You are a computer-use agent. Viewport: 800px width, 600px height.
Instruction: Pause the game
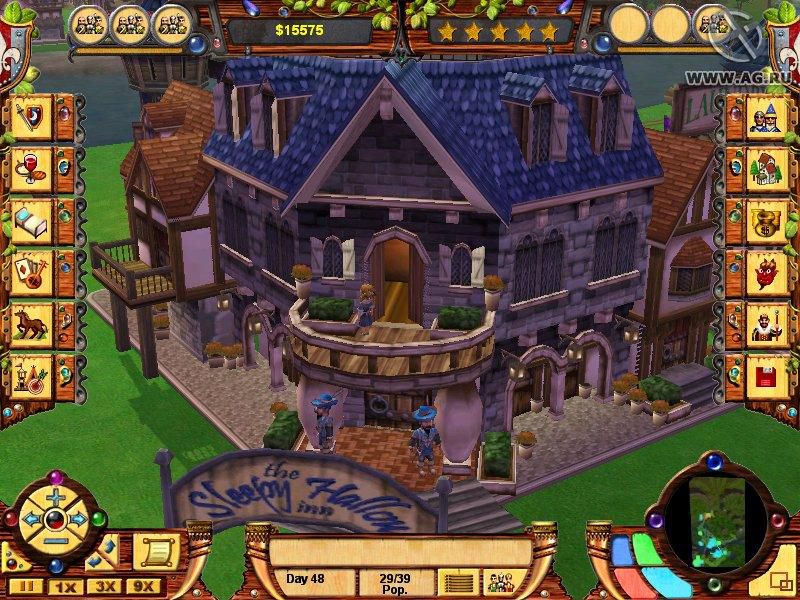click(x=28, y=586)
